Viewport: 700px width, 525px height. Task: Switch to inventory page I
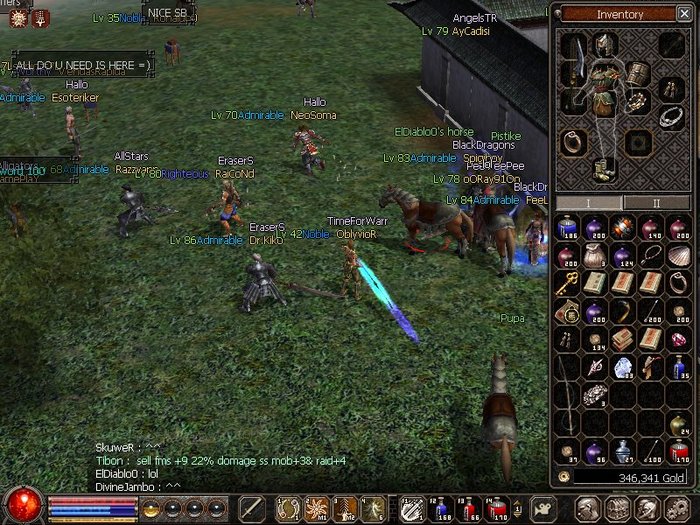(586, 202)
